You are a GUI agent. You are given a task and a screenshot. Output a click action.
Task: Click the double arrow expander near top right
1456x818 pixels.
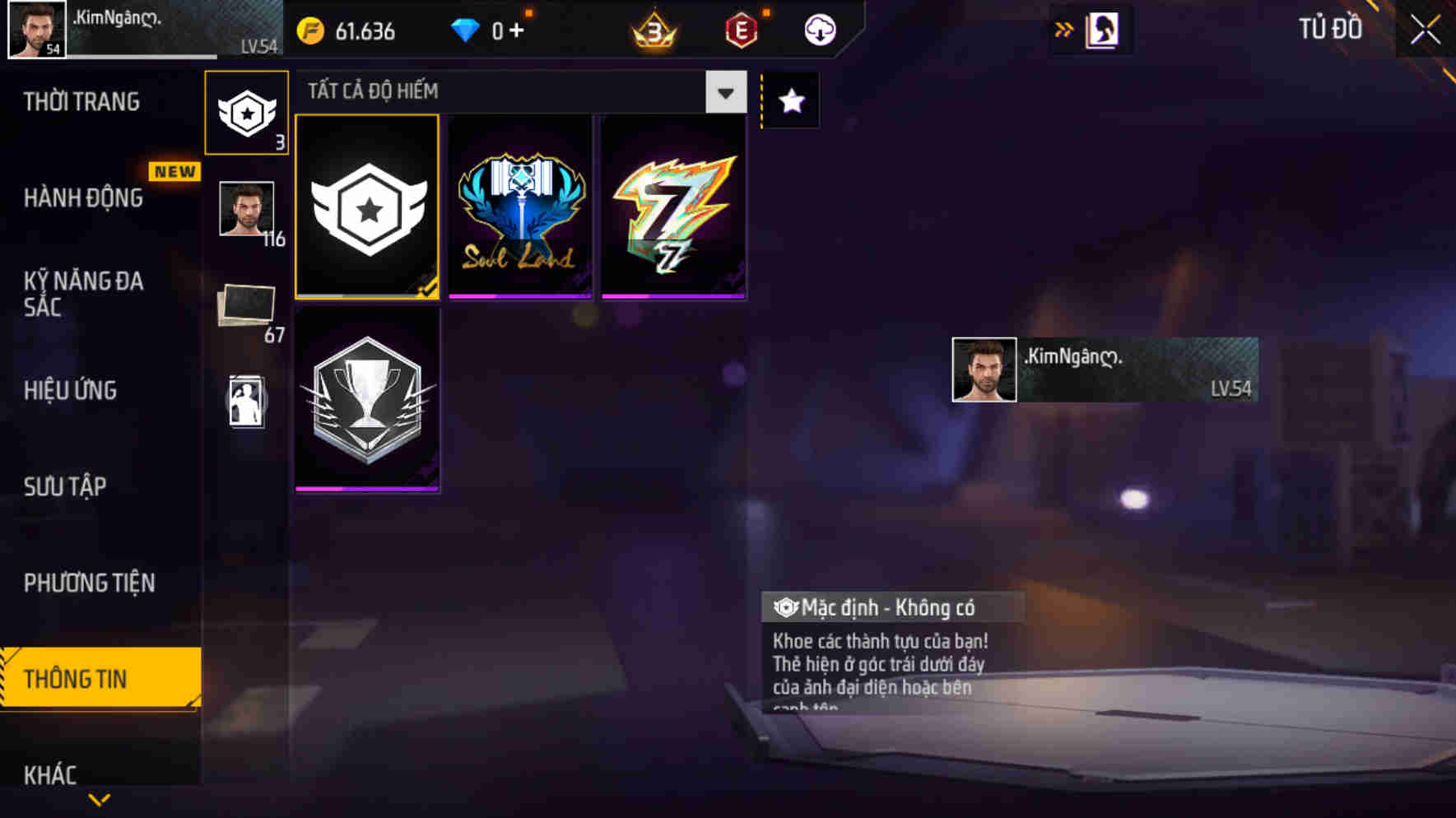[1065, 29]
